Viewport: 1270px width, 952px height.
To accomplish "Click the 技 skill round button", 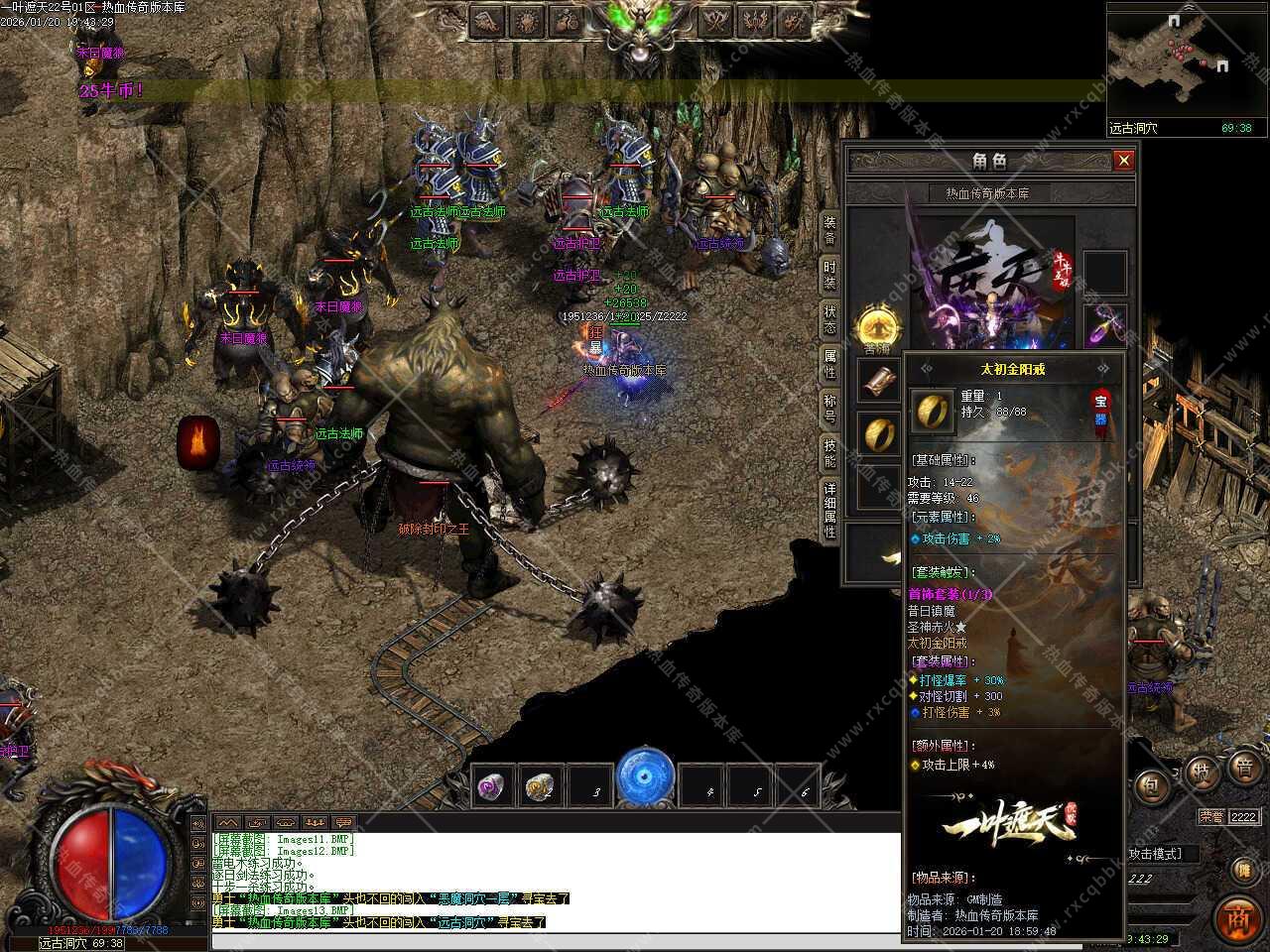I will 1200,772.
